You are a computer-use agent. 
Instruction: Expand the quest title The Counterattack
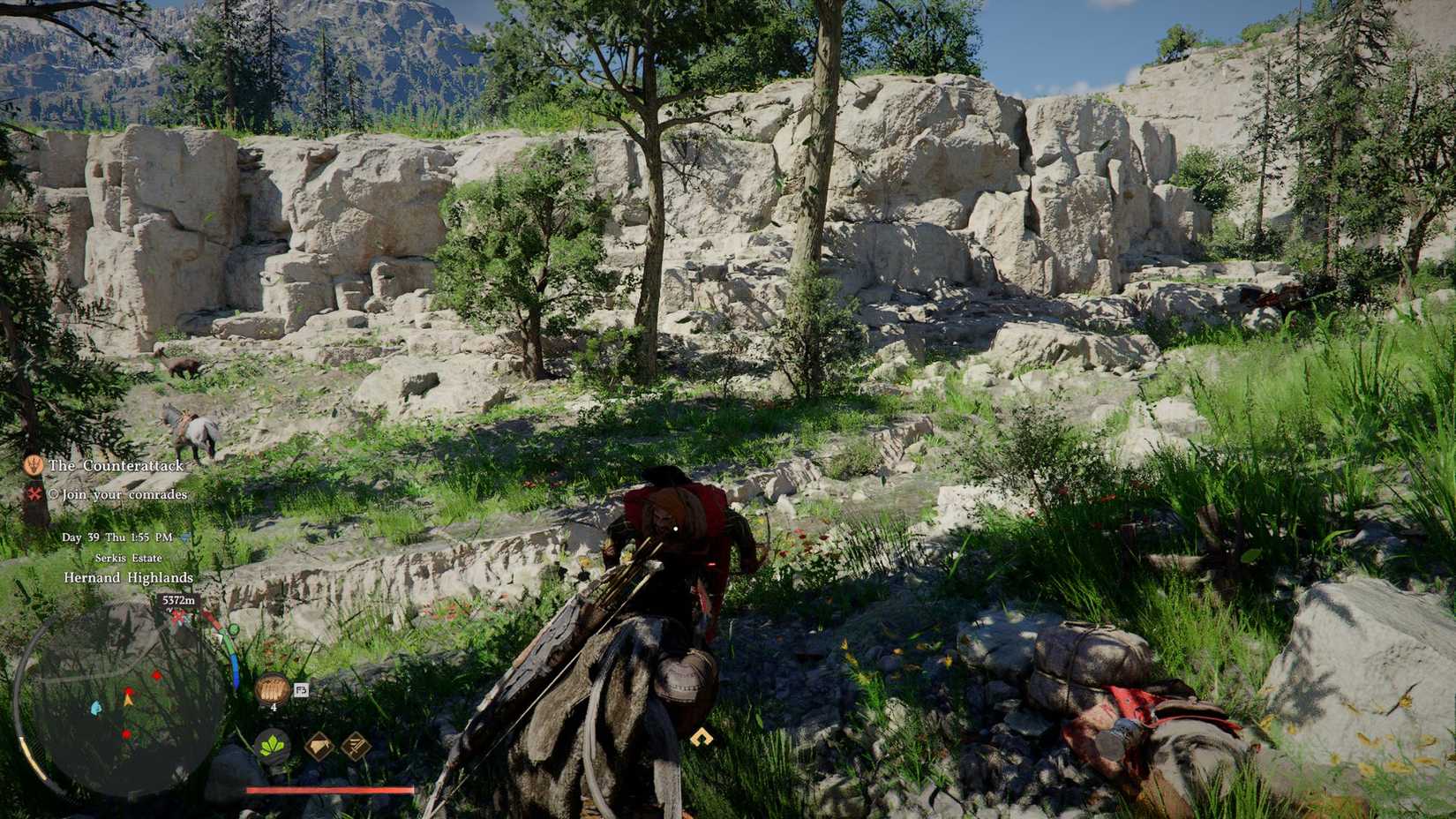pyautogui.click(x=116, y=465)
